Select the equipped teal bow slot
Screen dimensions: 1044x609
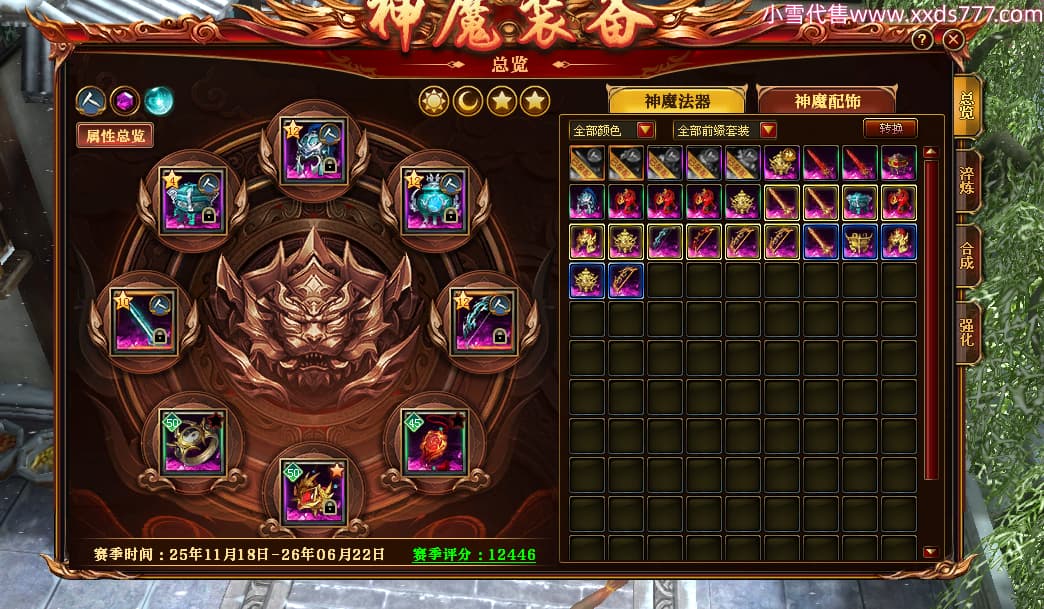[x=483, y=321]
